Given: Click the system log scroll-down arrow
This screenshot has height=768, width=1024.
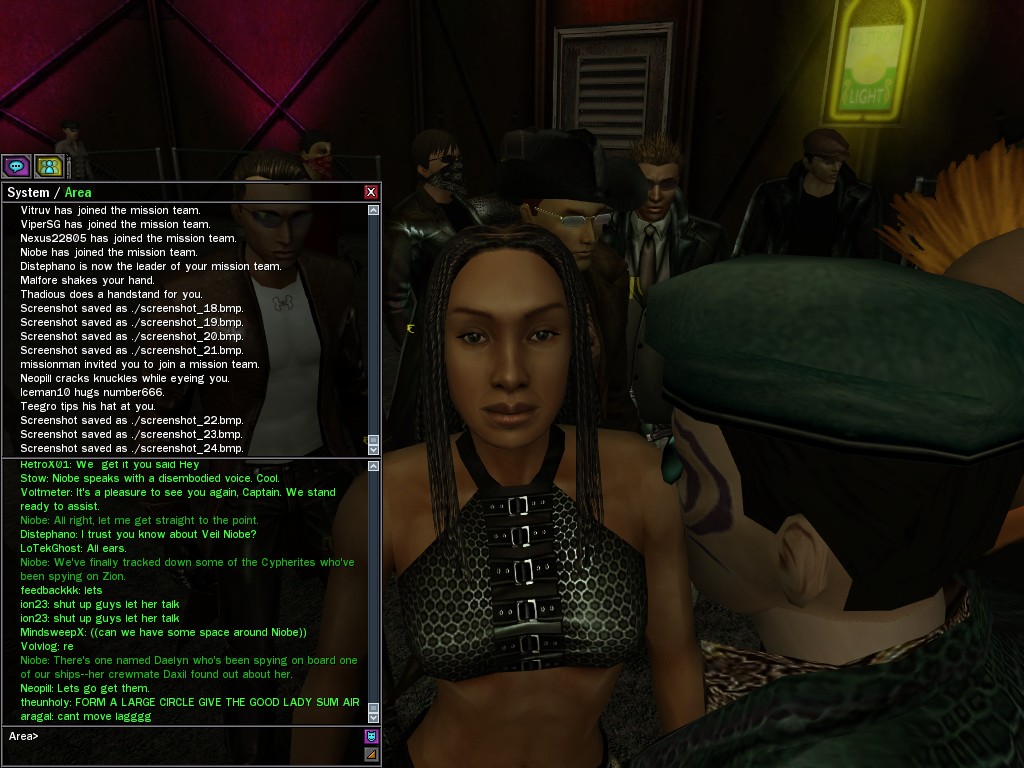Looking at the screenshot, I should 374,450.
